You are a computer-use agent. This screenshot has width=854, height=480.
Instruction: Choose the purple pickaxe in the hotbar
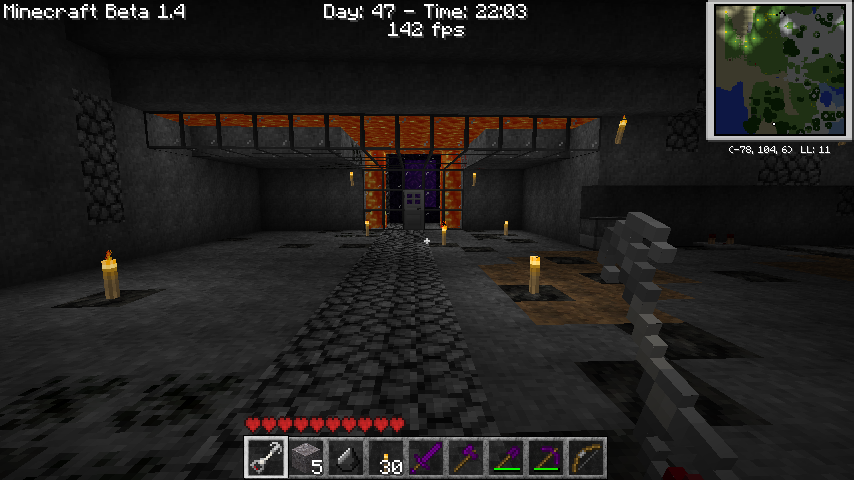click(545, 458)
